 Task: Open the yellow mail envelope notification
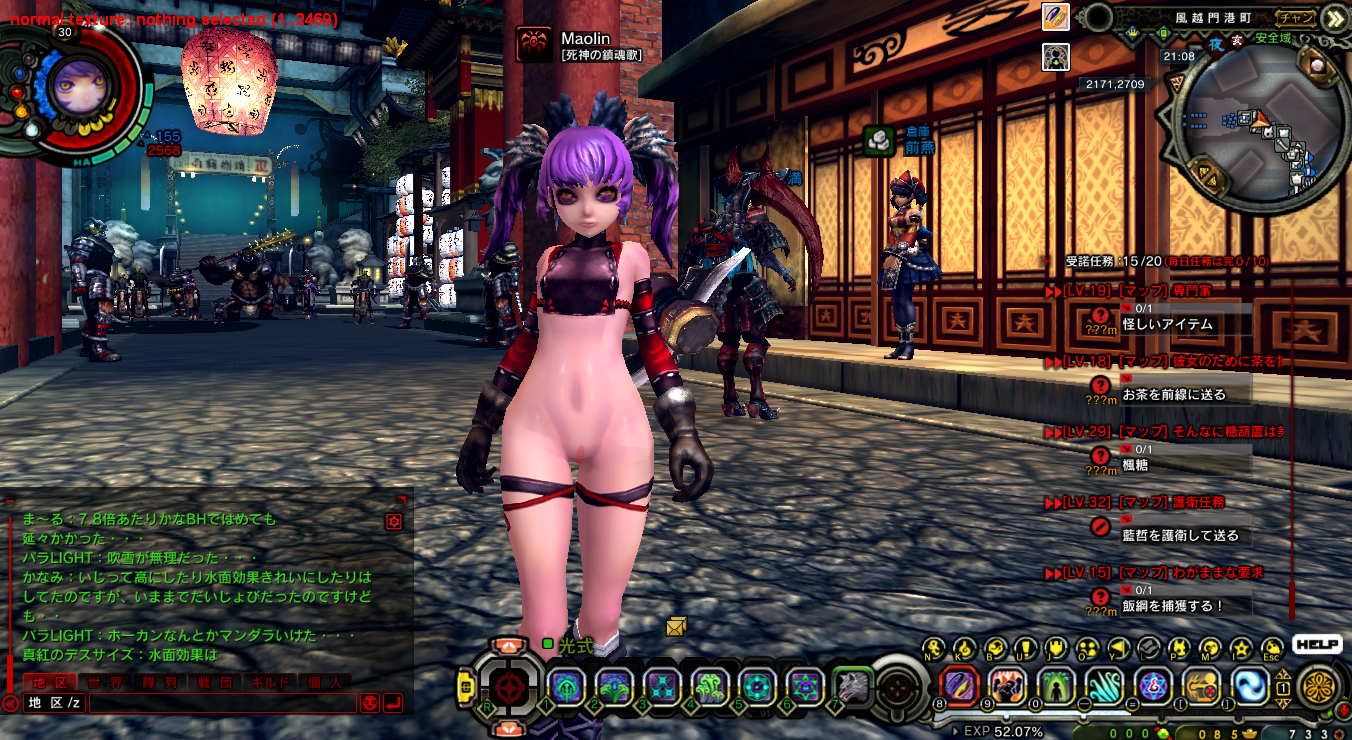(677, 626)
